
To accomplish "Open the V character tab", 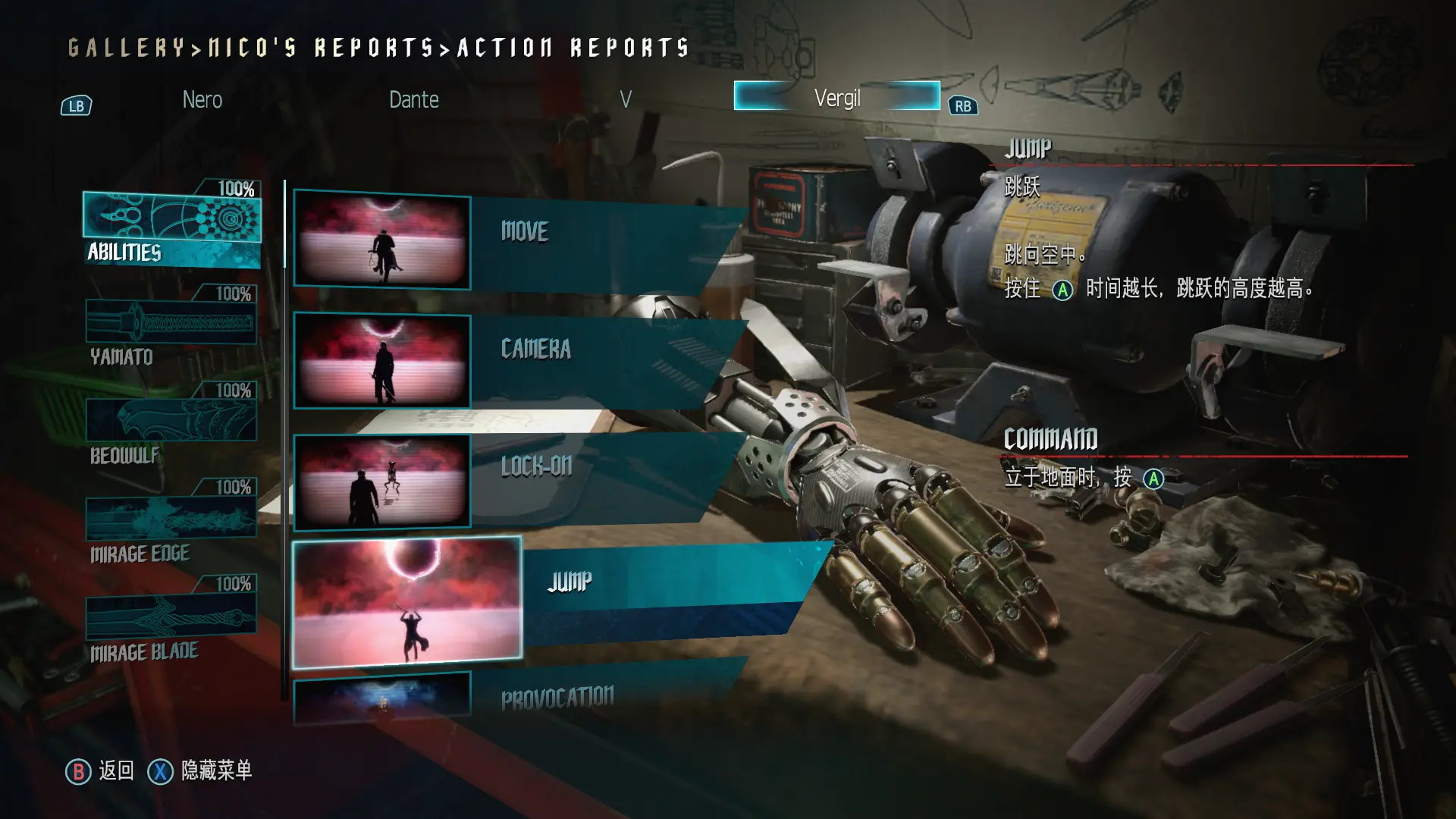I will [x=625, y=99].
